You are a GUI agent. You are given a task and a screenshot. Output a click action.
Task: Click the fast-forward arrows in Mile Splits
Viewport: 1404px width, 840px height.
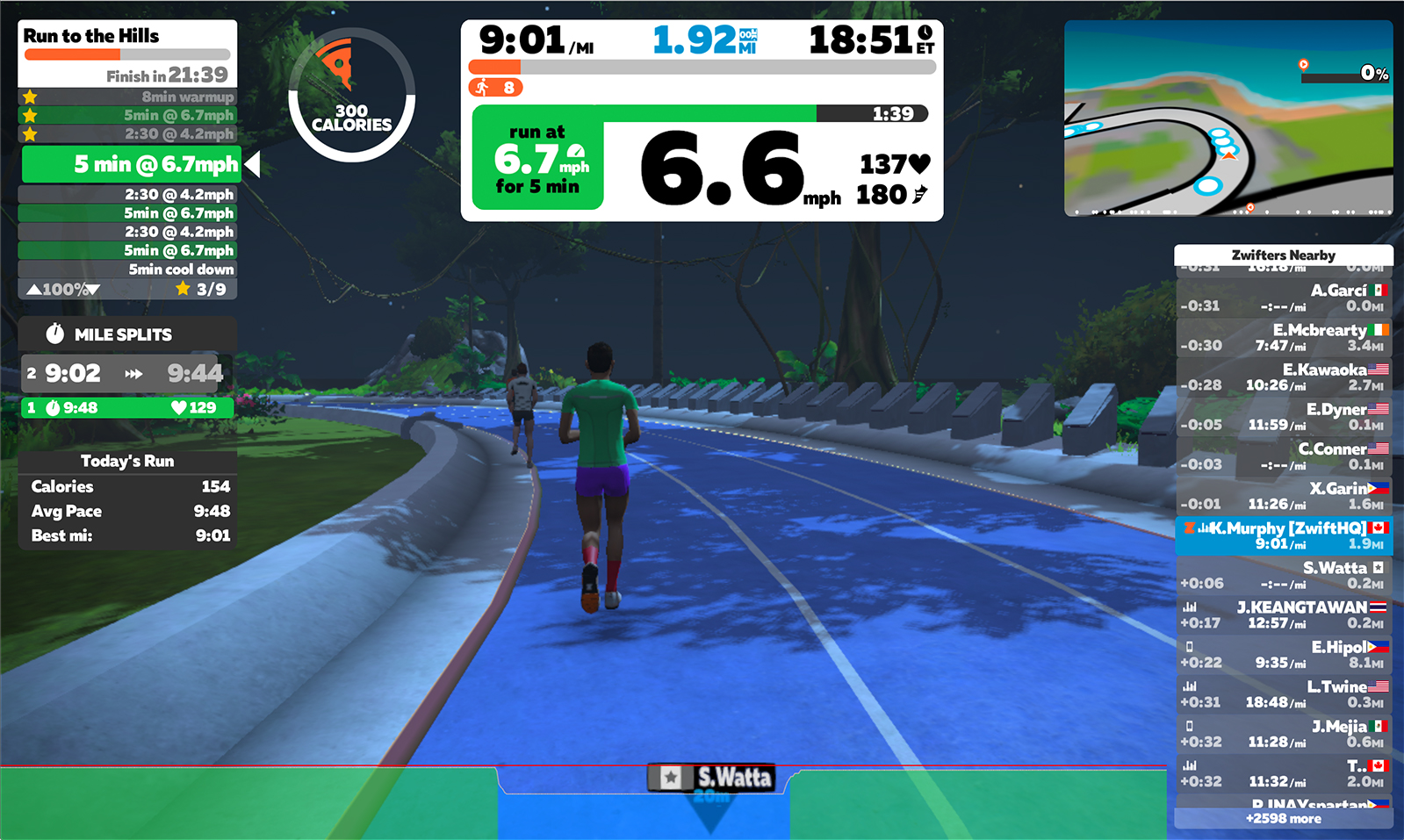(133, 372)
